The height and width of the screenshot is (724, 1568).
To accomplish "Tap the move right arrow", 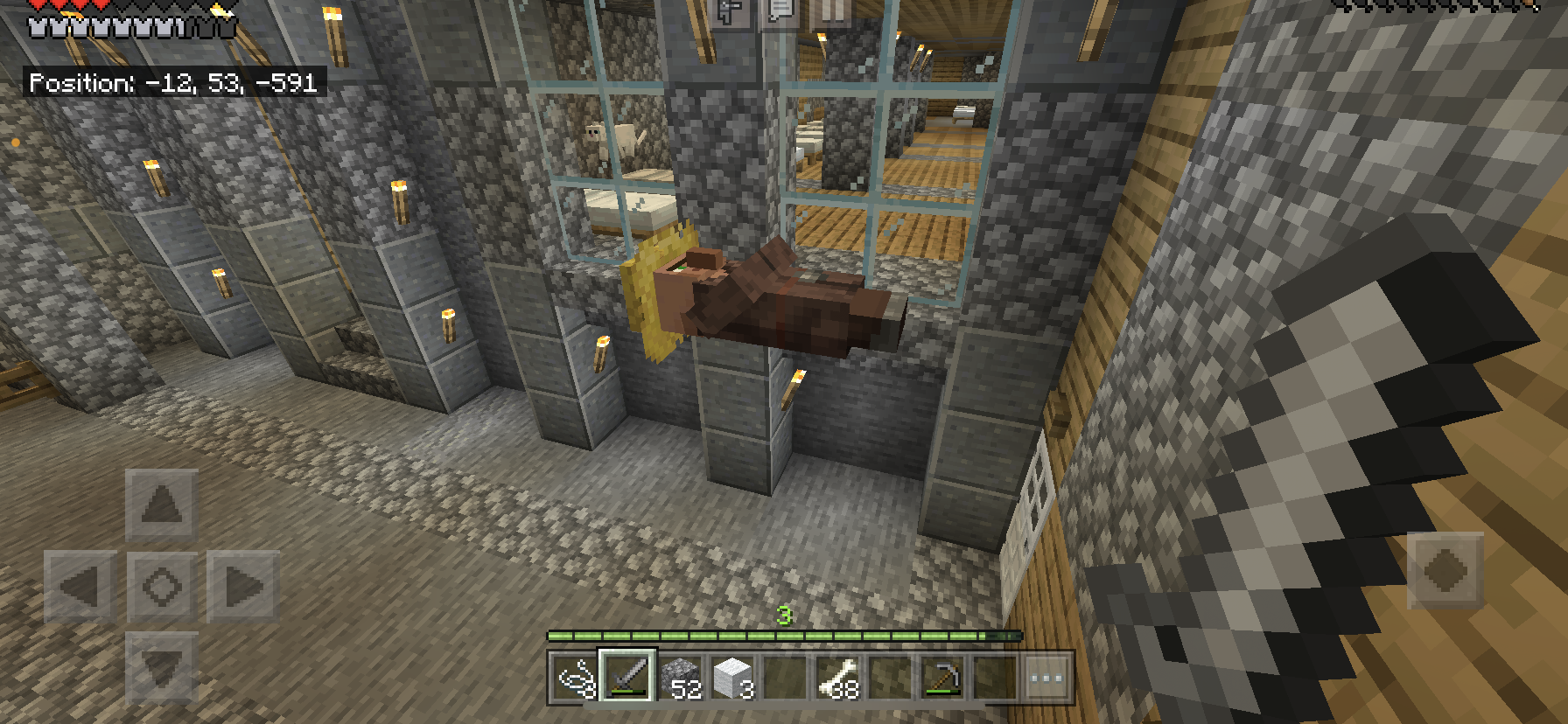I will pos(243,587).
